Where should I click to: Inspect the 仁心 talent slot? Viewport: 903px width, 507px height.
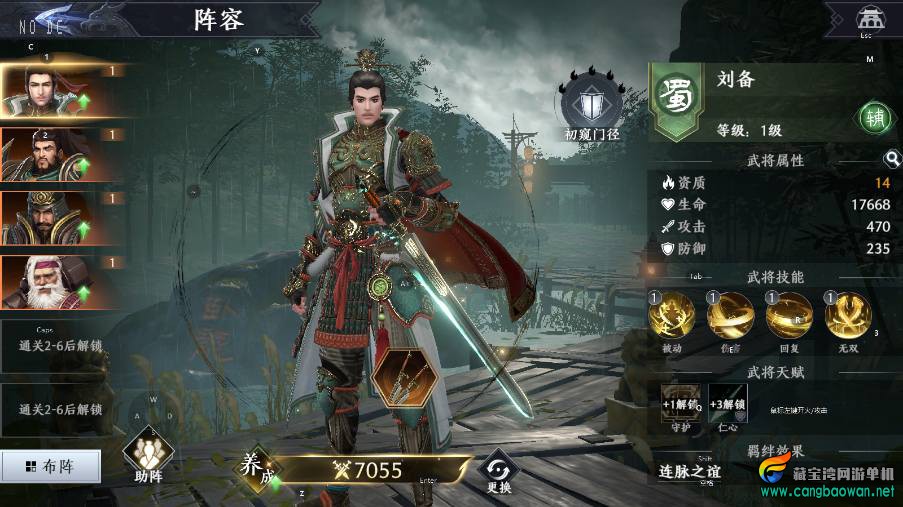[x=728, y=404]
